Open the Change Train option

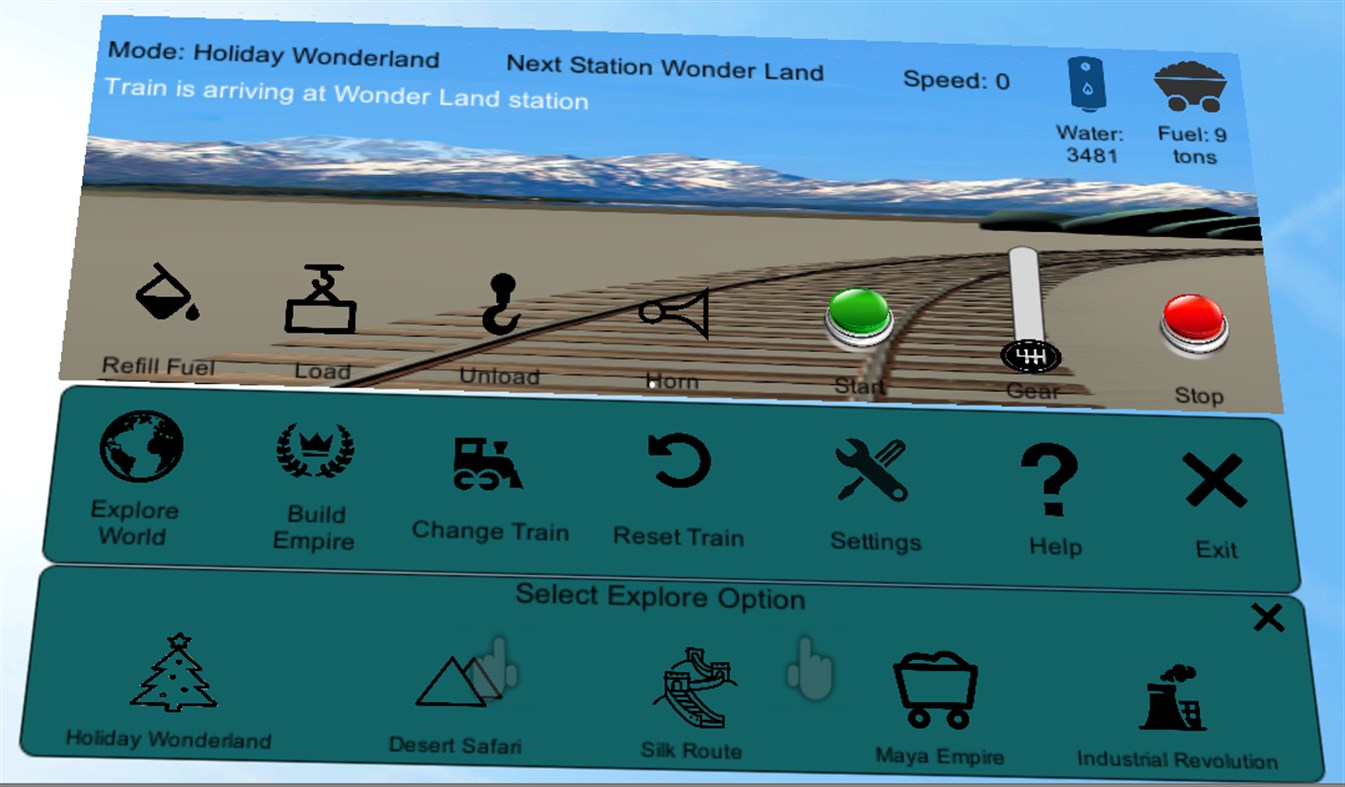click(x=490, y=465)
